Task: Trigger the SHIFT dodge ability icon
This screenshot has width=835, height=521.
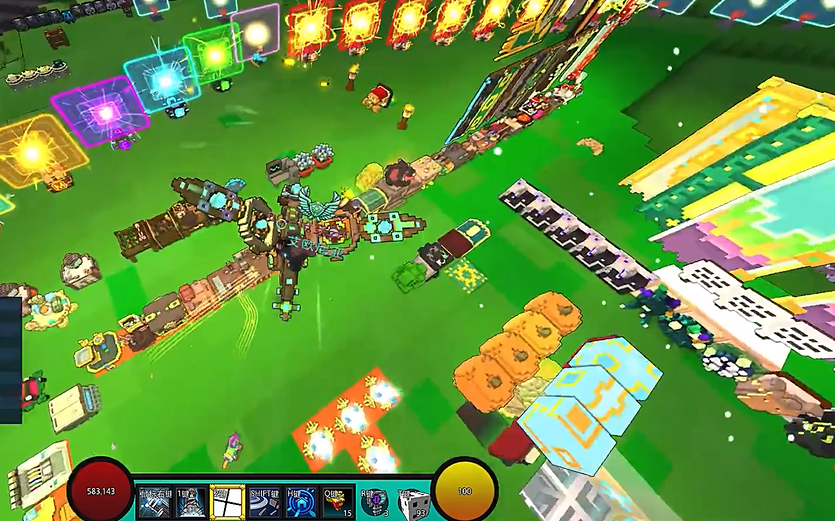Action: pos(264,500)
